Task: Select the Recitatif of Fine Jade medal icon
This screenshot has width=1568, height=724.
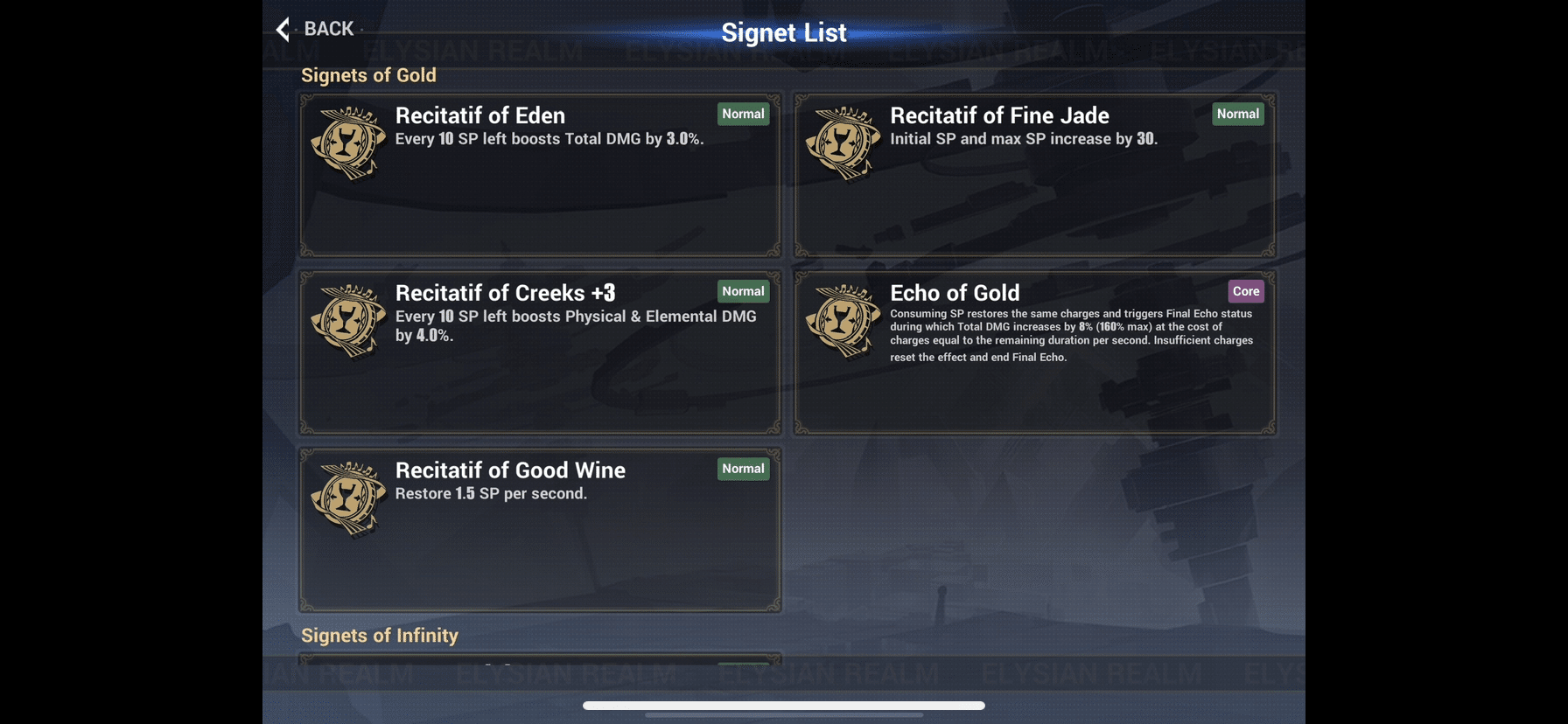Action: click(843, 144)
